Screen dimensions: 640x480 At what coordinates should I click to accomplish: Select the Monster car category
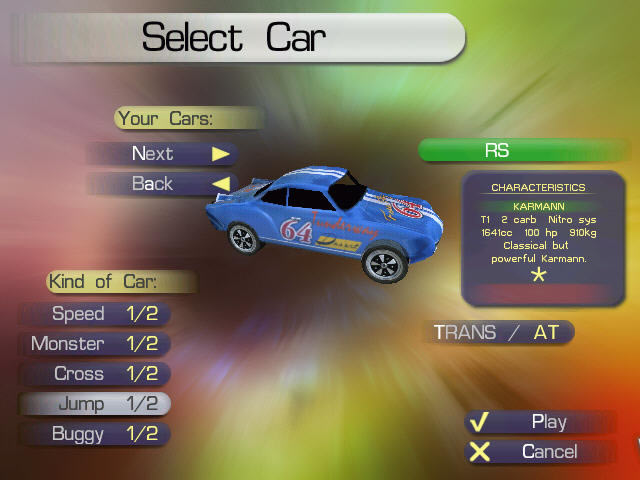95,344
